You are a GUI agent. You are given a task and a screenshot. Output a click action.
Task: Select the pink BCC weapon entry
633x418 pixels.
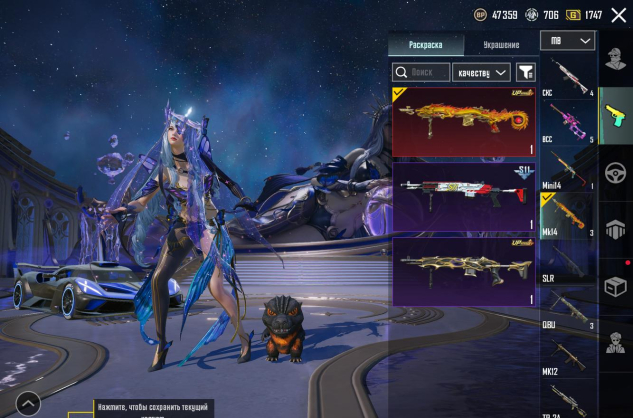click(567, 121)
